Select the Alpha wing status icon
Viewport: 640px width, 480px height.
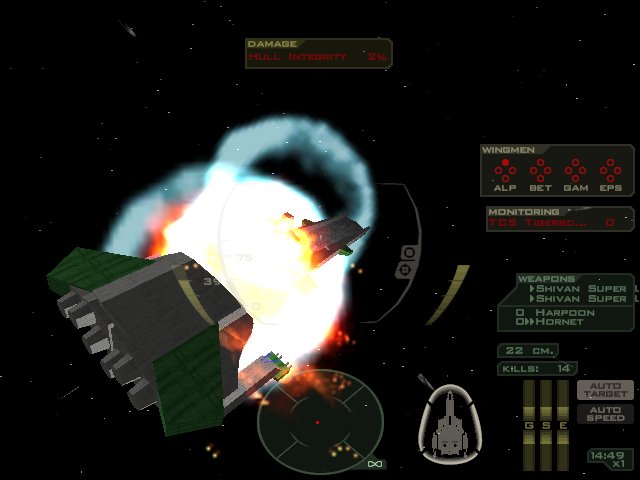pos(505,172)
